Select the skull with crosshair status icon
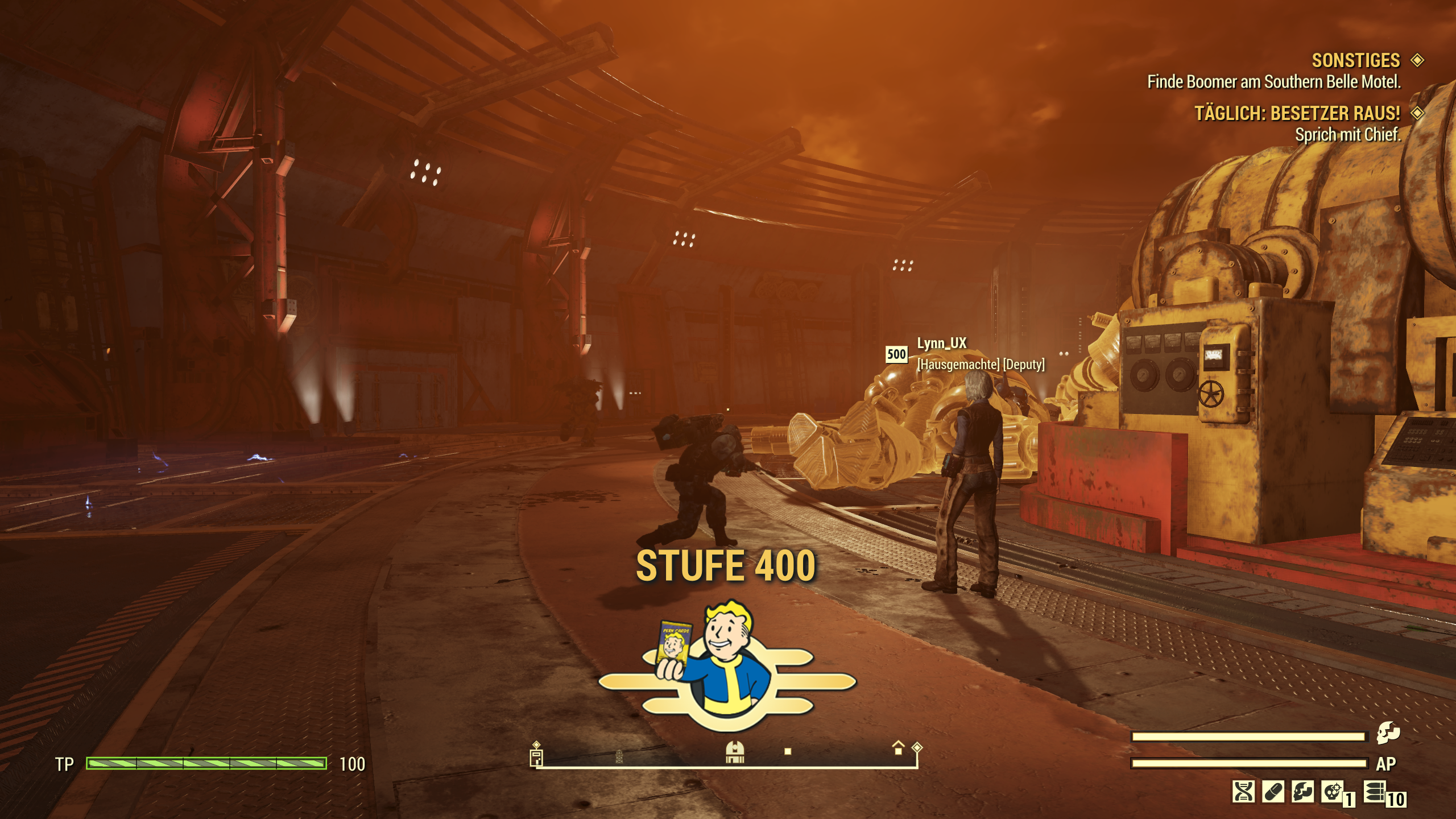 (1333, 792)
